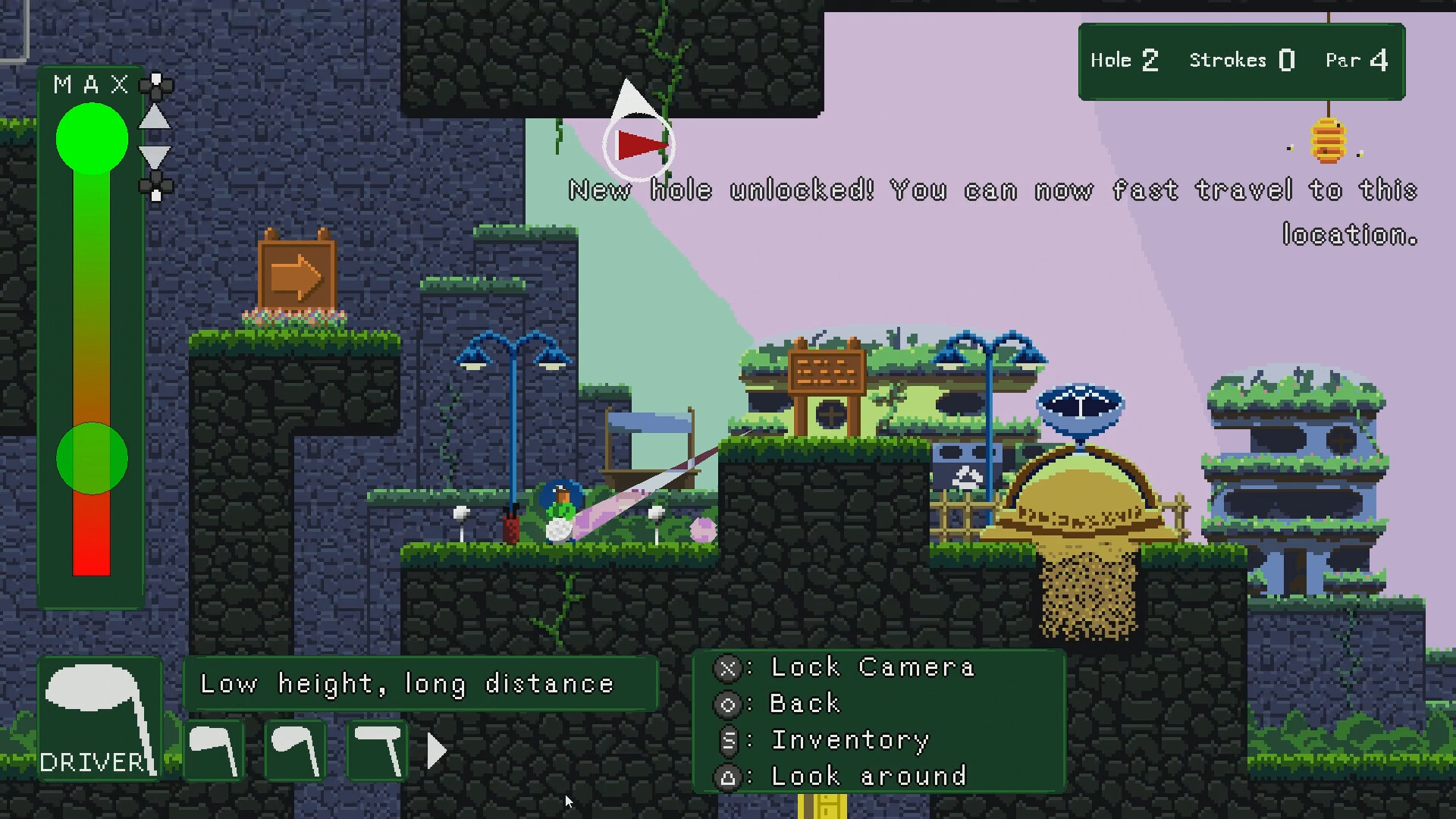Expand more clubs with the right arrow
The image size is (1456, 819).
point(435,751)
